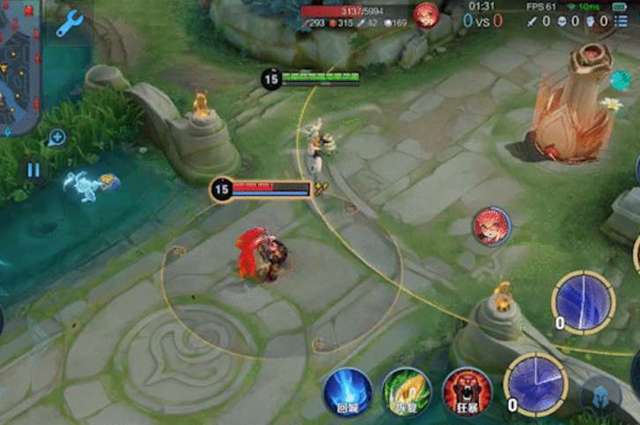Viewport: 640px width, 425px height.
Task: Pause using the blue pause button
Action: pyautogui.click(x=33, y=170)
